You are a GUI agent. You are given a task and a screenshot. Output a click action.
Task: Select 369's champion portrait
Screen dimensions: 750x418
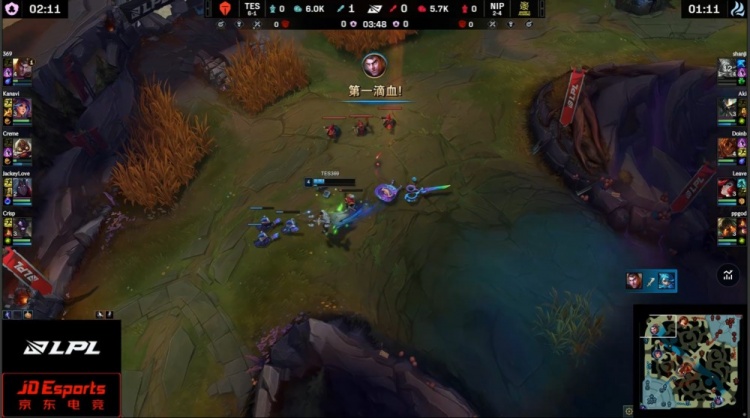tap(22, 70)
